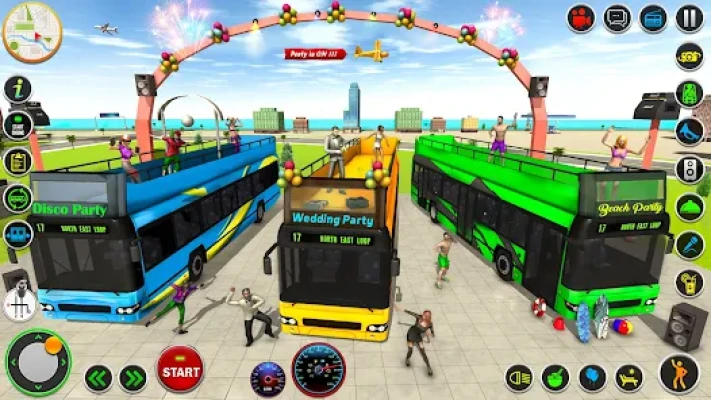
Task: Pause the game
Action: click(689, 17)
